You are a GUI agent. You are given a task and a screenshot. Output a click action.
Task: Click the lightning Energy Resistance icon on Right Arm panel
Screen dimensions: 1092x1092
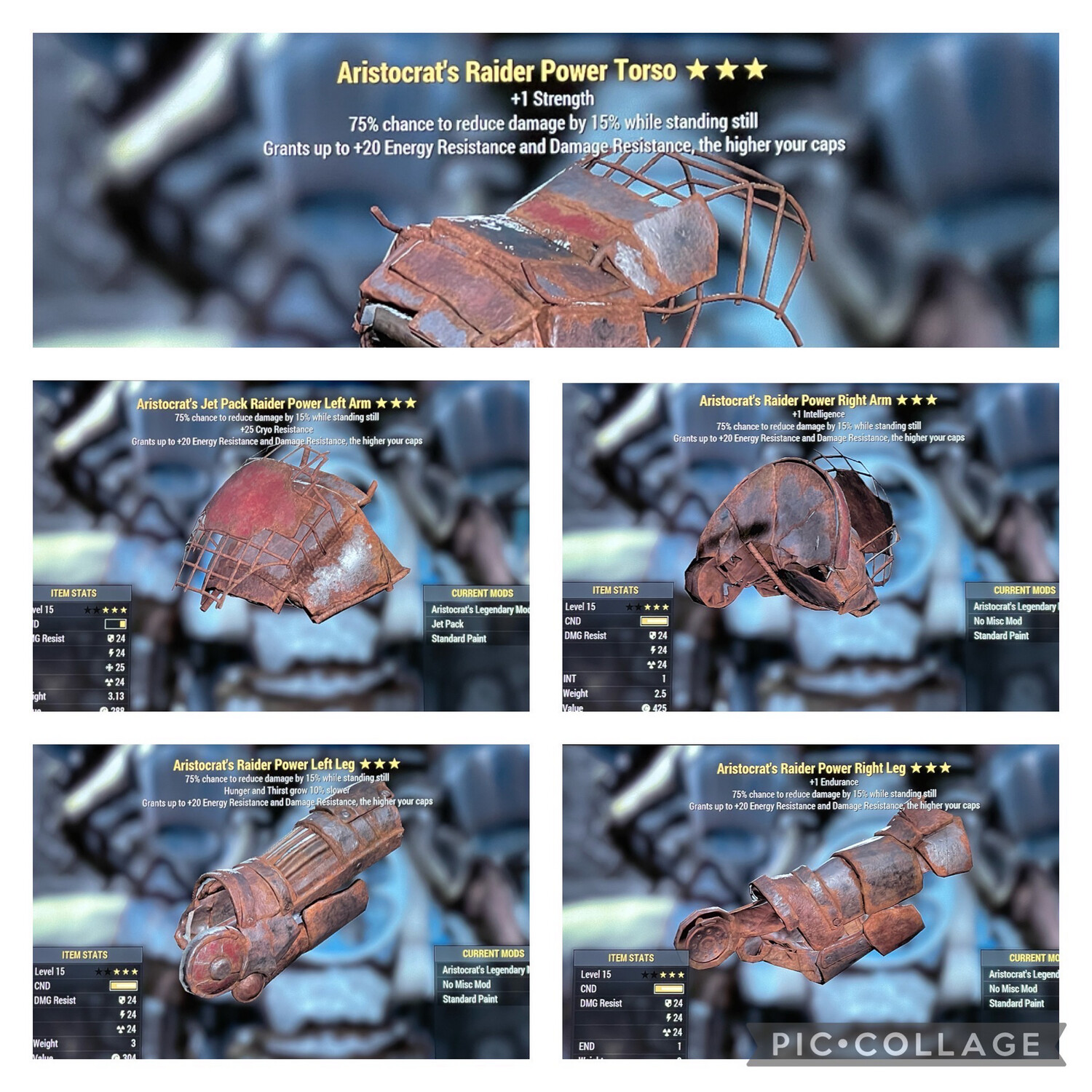653,649
